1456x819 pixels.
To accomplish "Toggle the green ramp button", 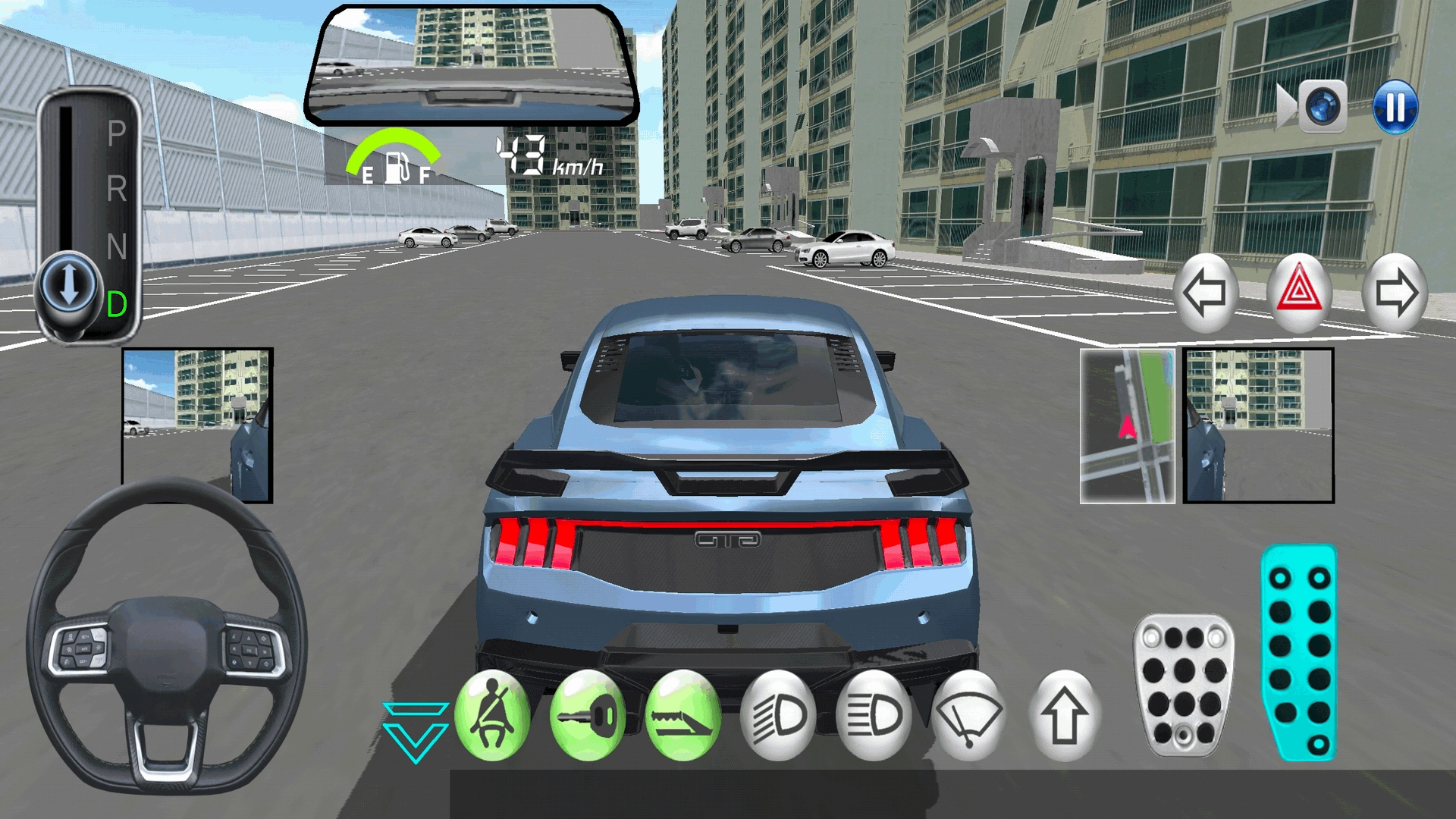I will click(x=683, y=716).
